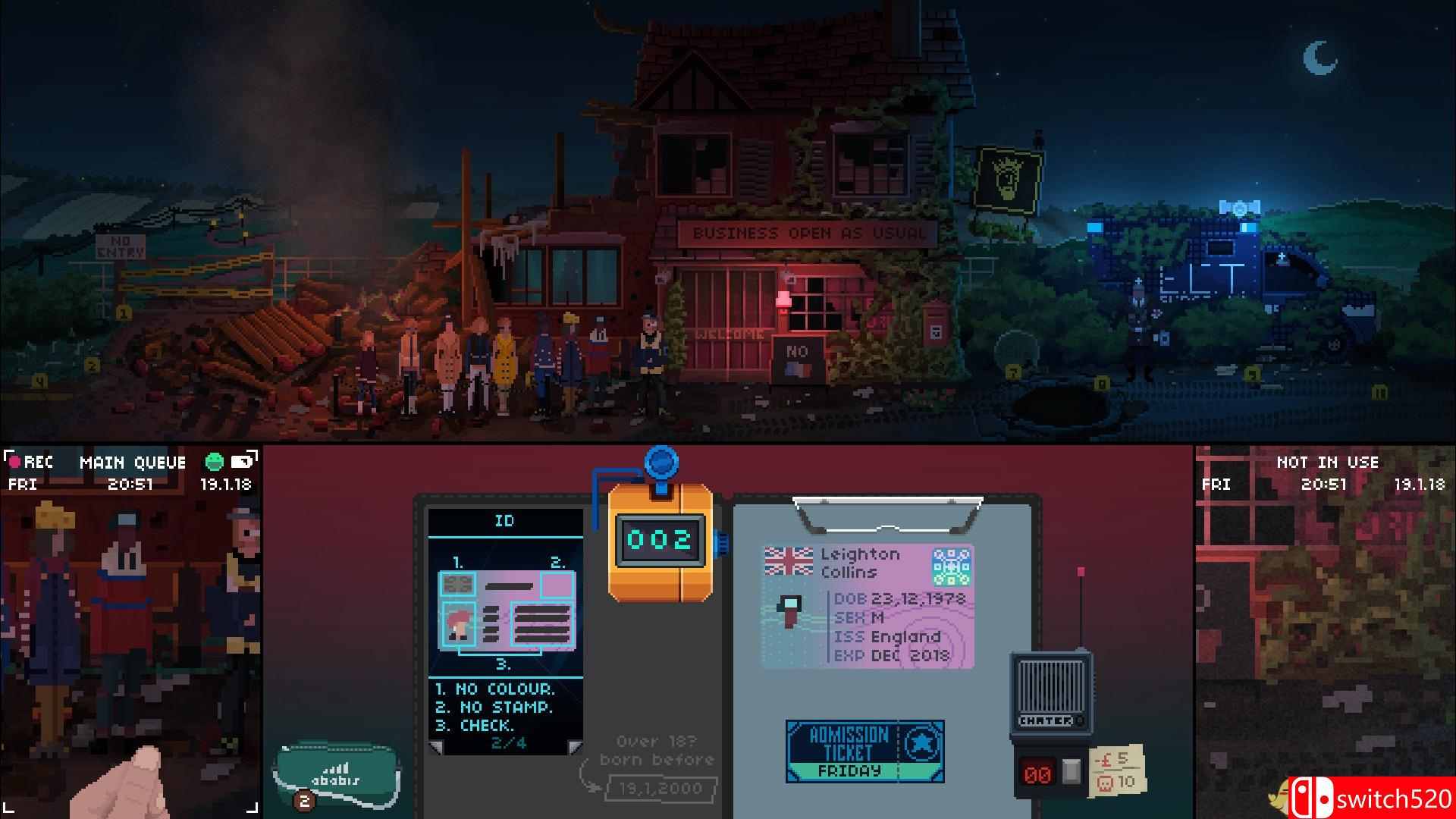This screenshot has width=1456, height=819.
Task: Click the MAIN QUEUE camera label
Action: coord(134,462)
